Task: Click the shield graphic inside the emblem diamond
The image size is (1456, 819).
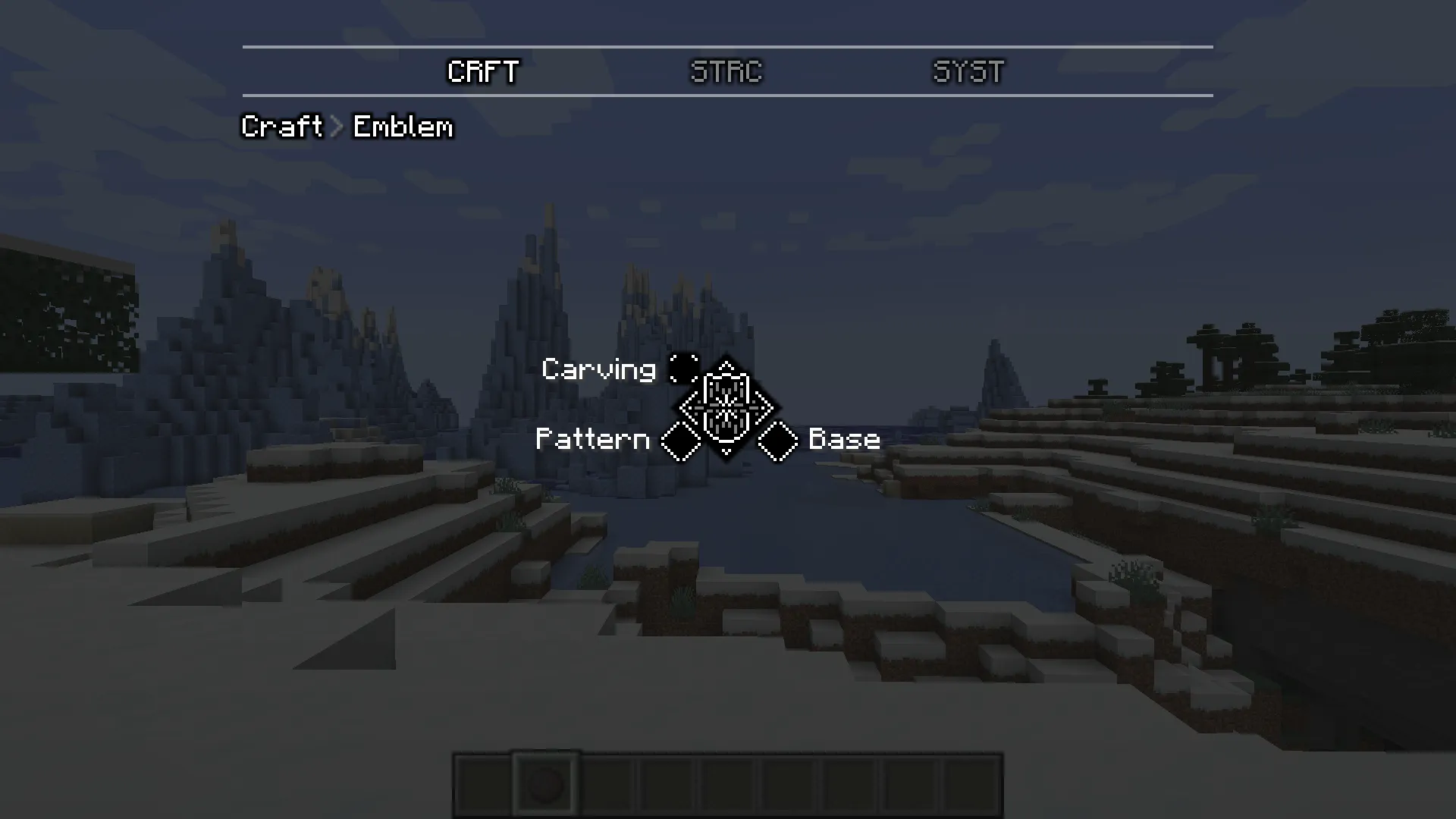Action: pyautogui.click(x=728, y=407)
